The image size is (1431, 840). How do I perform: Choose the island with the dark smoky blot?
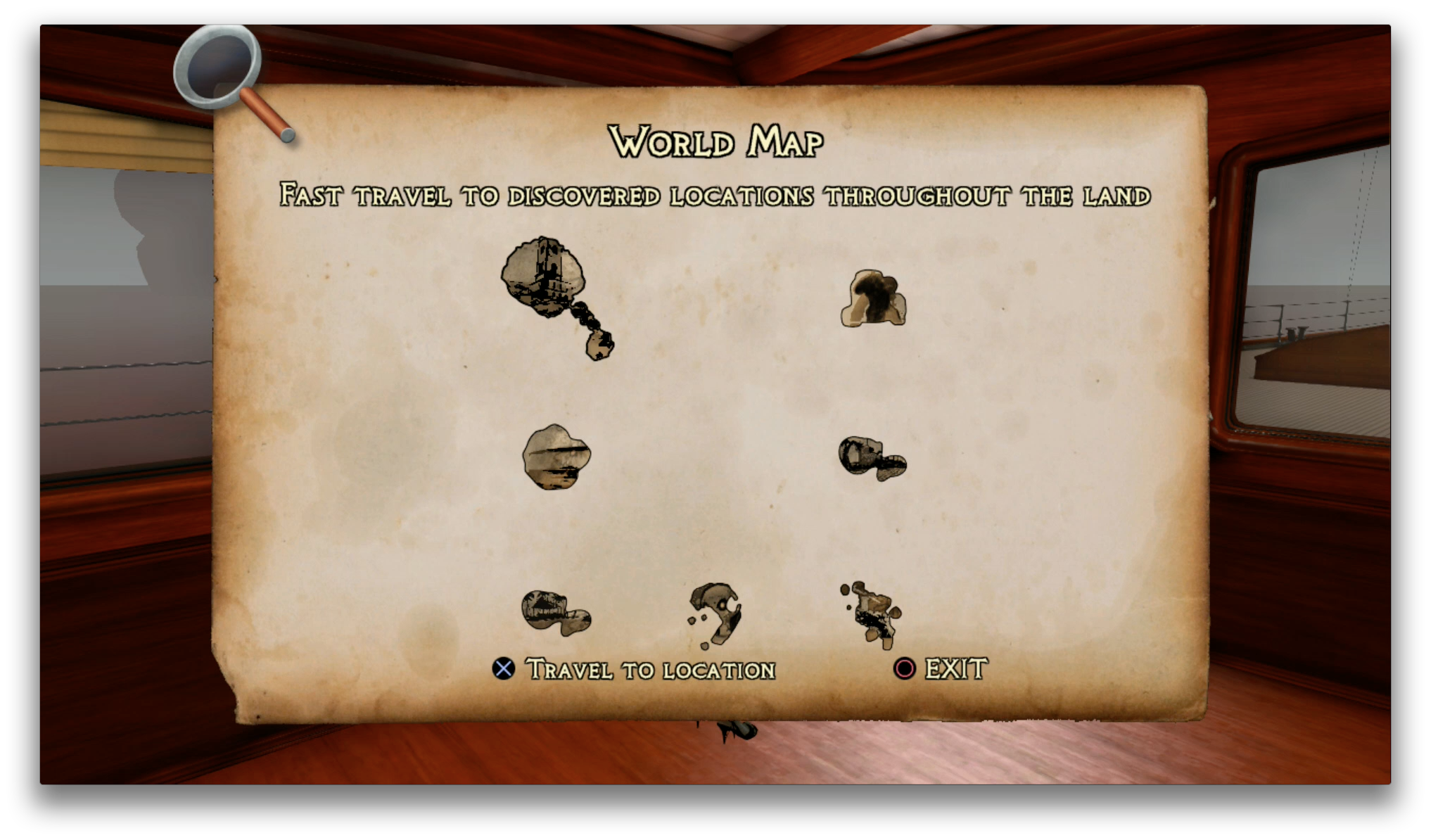point(873,299)
